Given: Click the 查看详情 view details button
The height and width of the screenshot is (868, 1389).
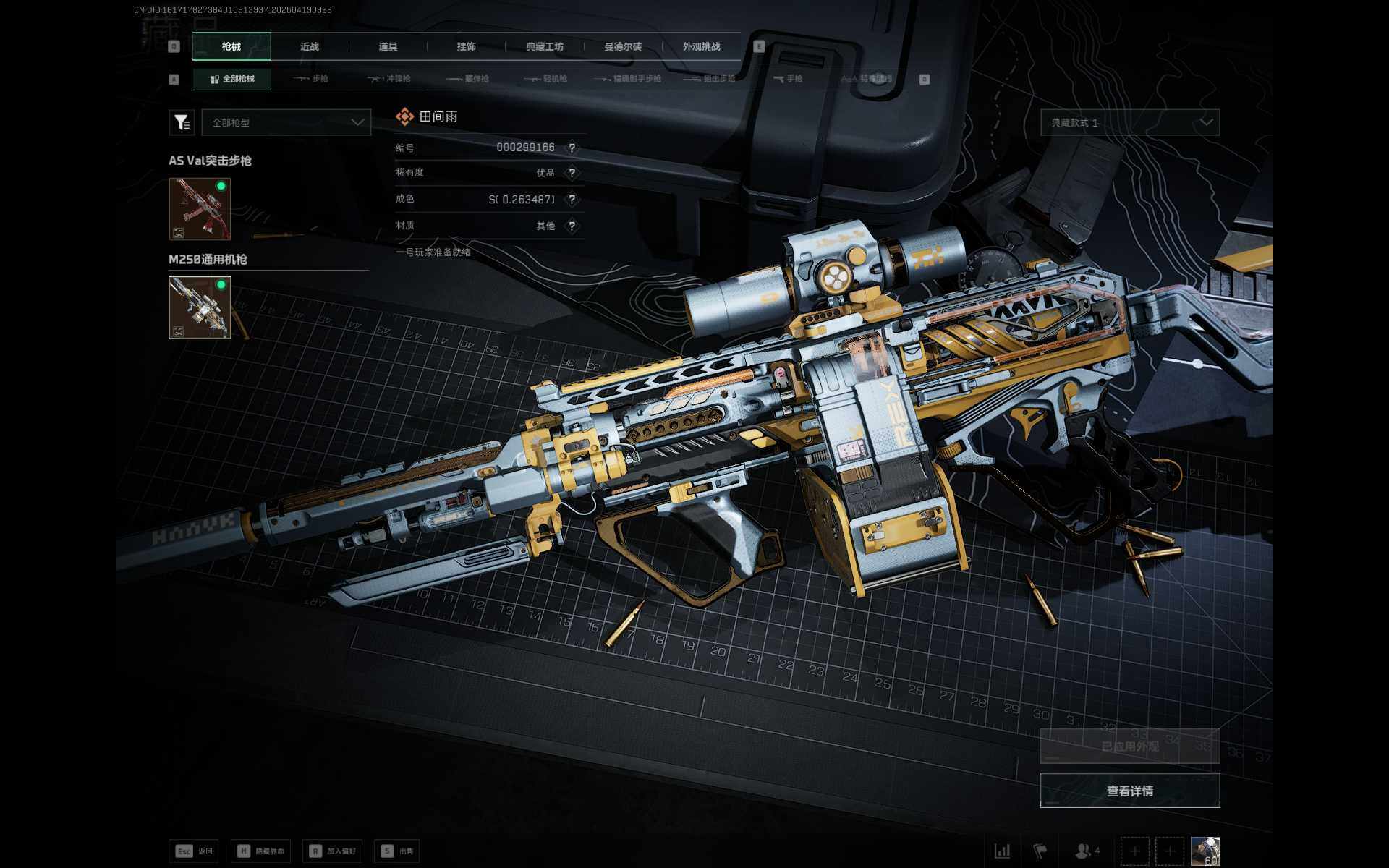Looking at the screenshot, I should pos(1129,791).
